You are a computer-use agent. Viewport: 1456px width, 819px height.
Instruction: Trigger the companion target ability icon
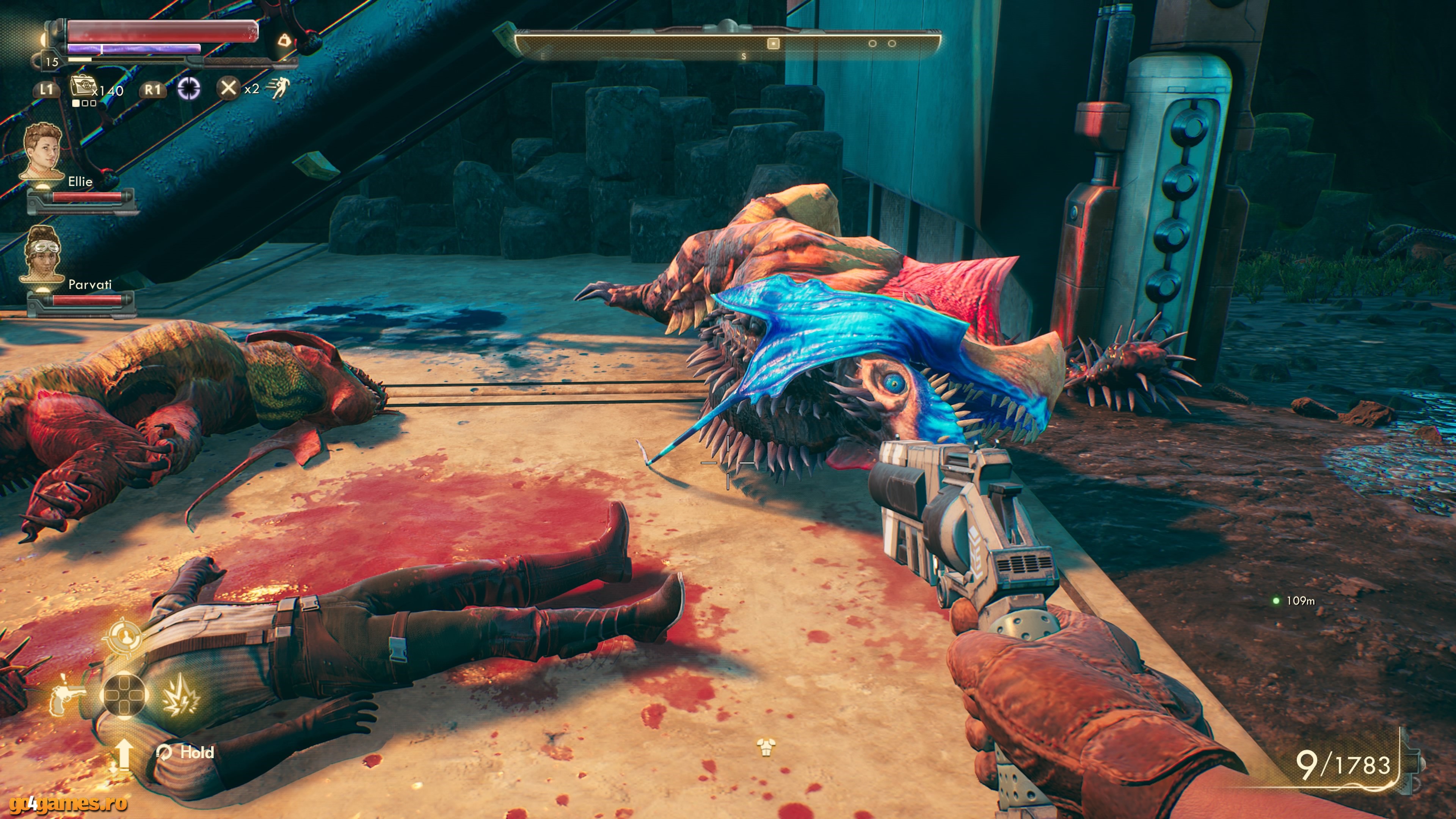(124, 637)
